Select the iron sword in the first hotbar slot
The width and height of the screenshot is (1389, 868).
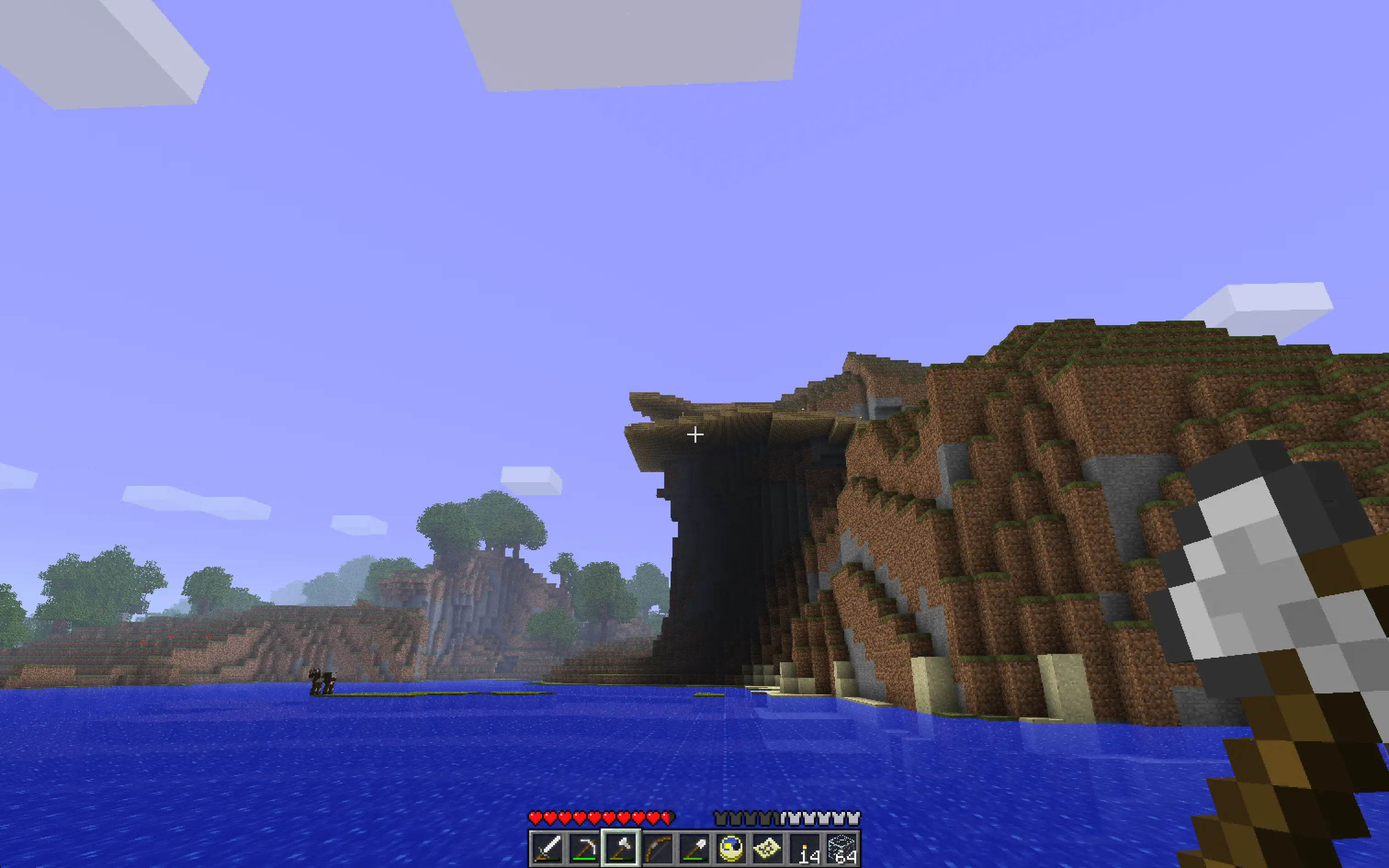548,850
